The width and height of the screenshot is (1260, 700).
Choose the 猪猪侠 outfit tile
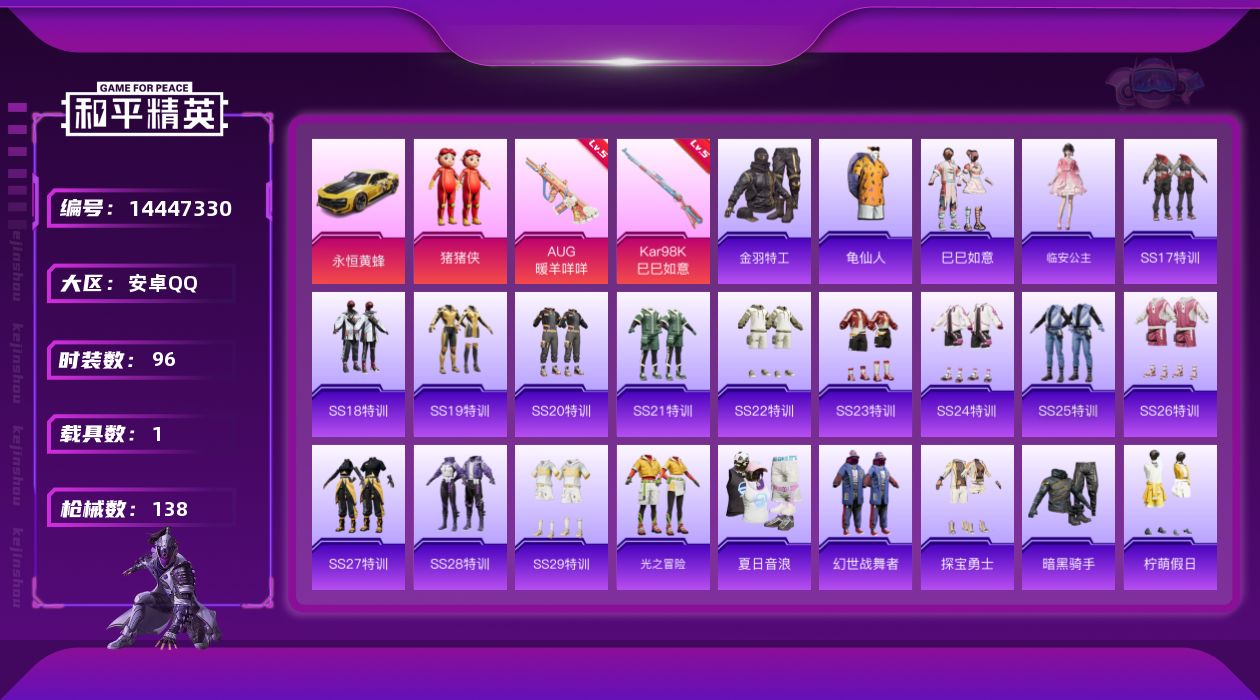coord(460,210)
